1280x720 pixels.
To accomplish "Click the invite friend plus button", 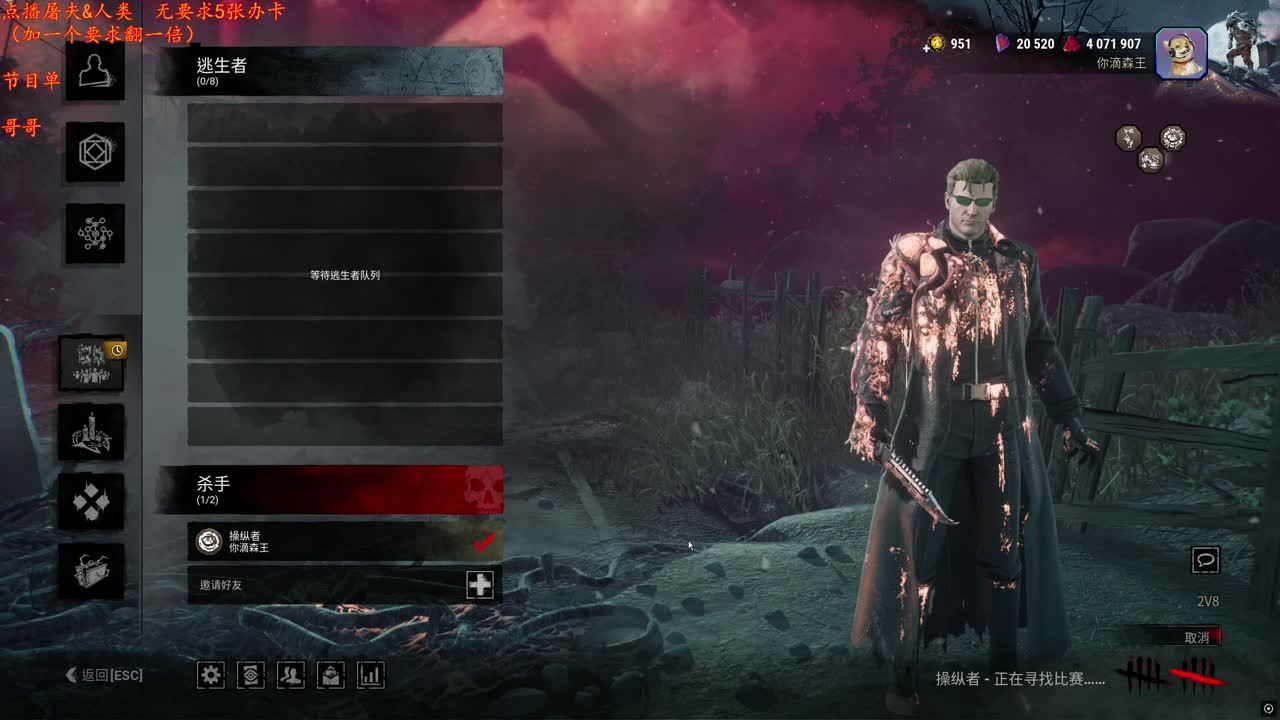I will pyautogui.click(x=480, y=585).
